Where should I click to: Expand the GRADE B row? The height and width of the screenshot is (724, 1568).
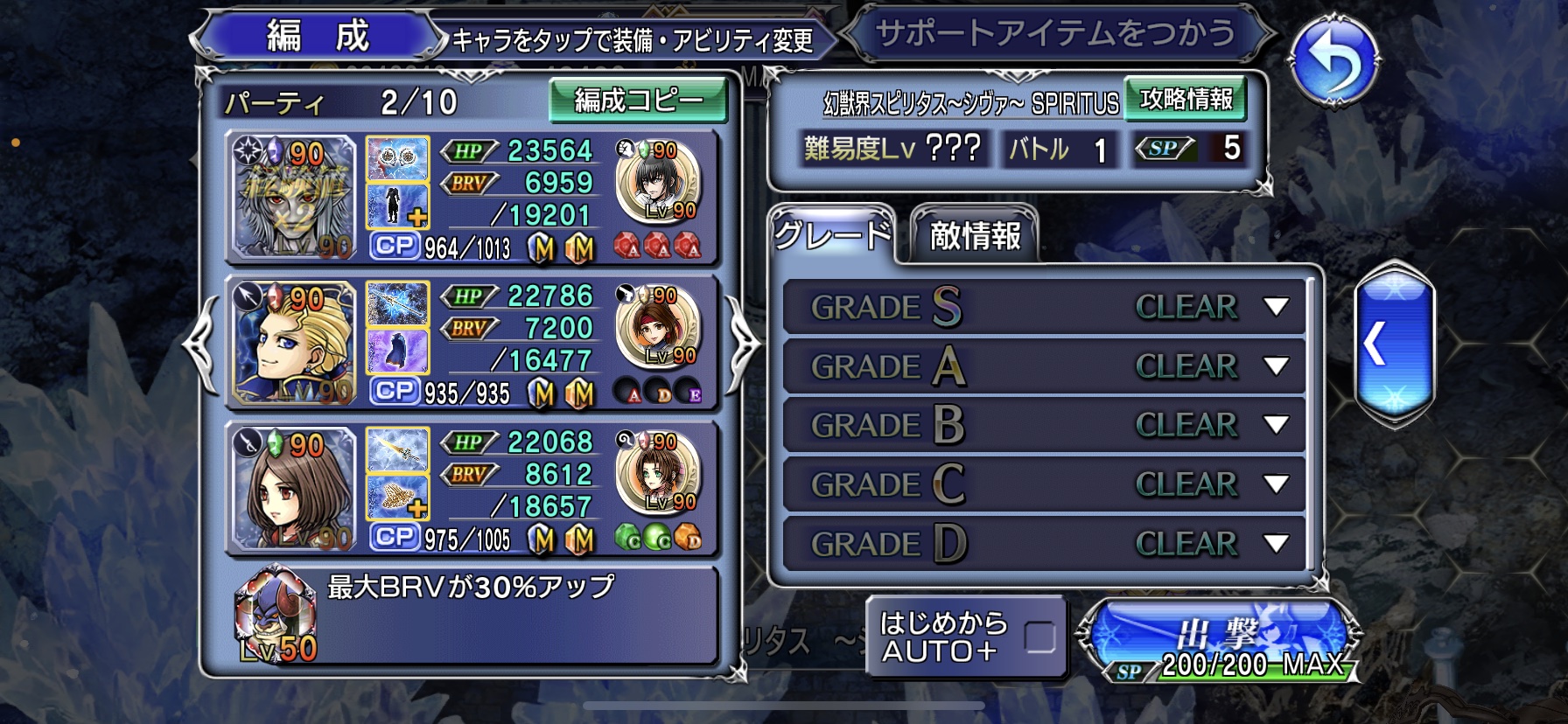[x=1276, y=425]
